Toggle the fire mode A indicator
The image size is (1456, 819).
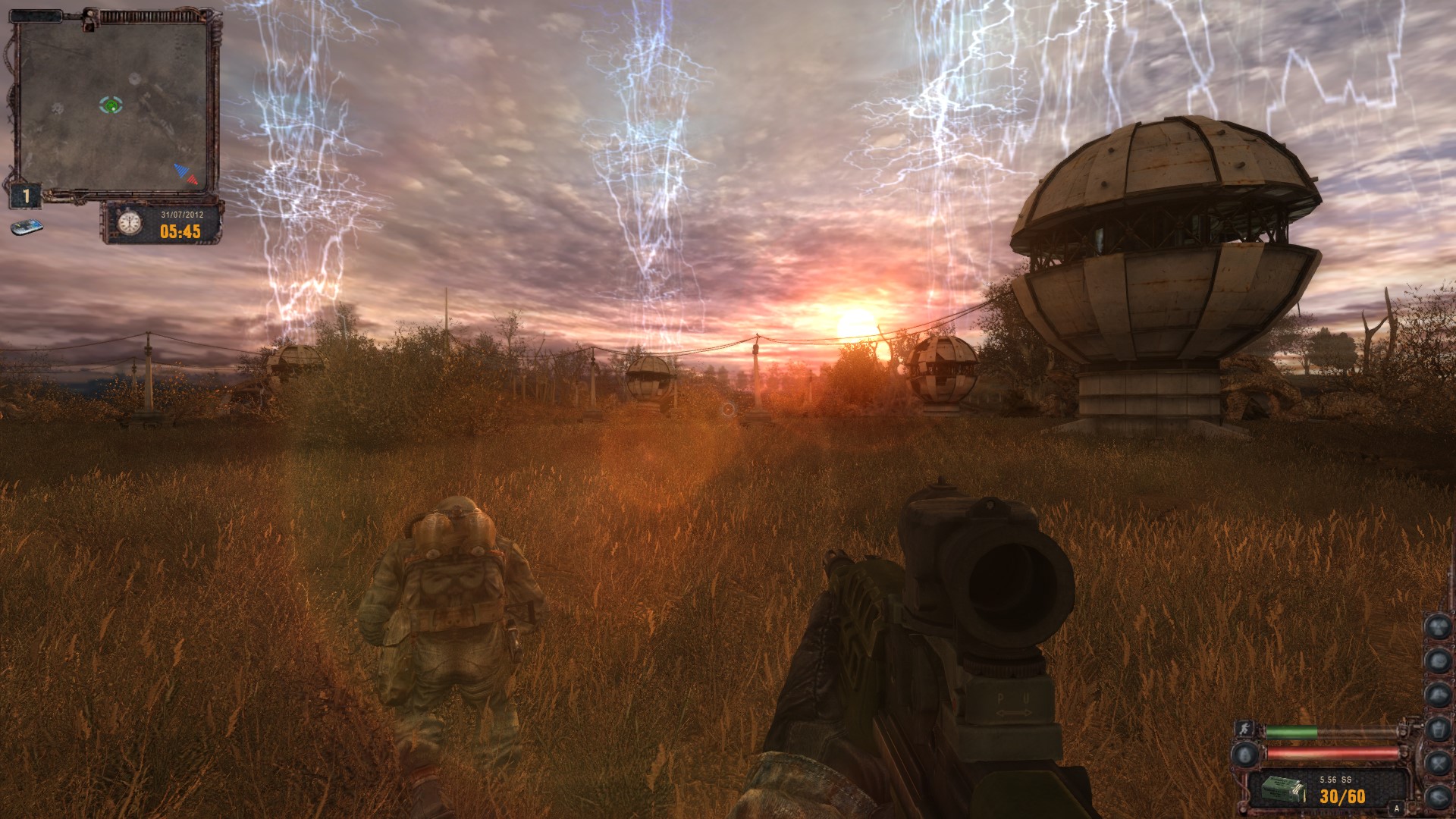pyautogui.click(x=1396, y=808)
